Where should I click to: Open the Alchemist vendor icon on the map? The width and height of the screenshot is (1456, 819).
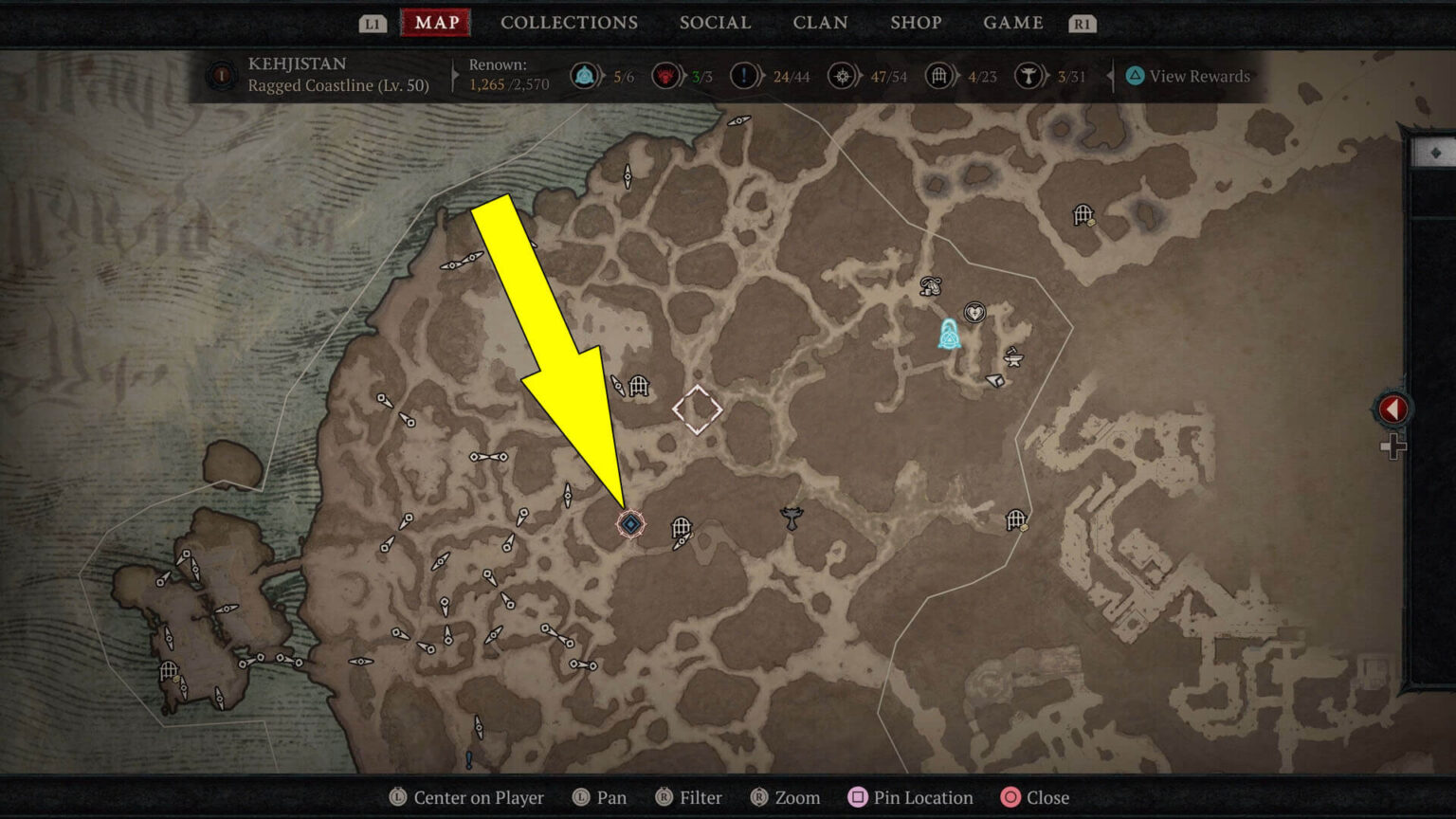tap(932, 286)
